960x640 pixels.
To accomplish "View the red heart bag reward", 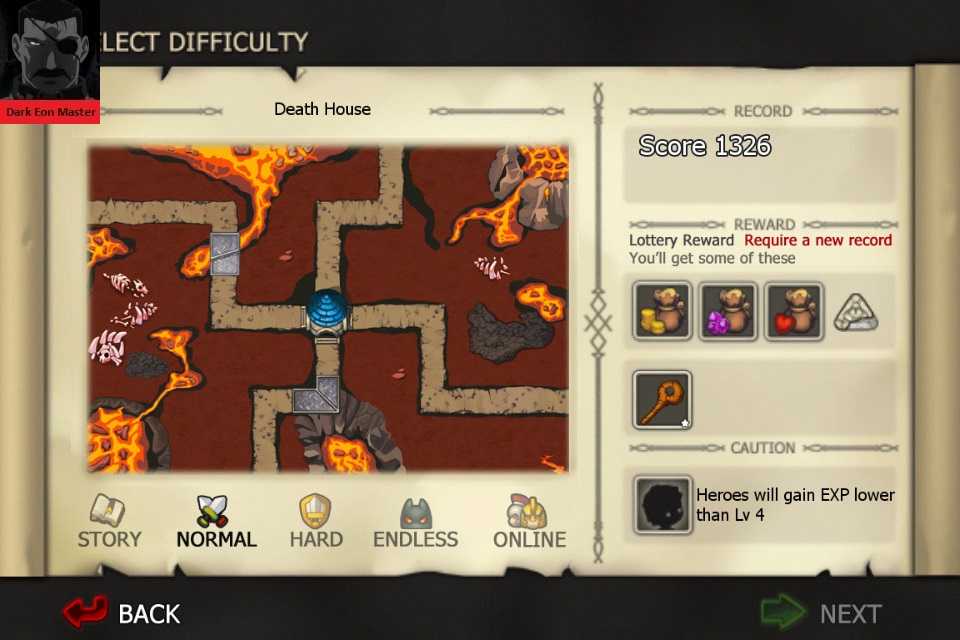I will point(794,311).
